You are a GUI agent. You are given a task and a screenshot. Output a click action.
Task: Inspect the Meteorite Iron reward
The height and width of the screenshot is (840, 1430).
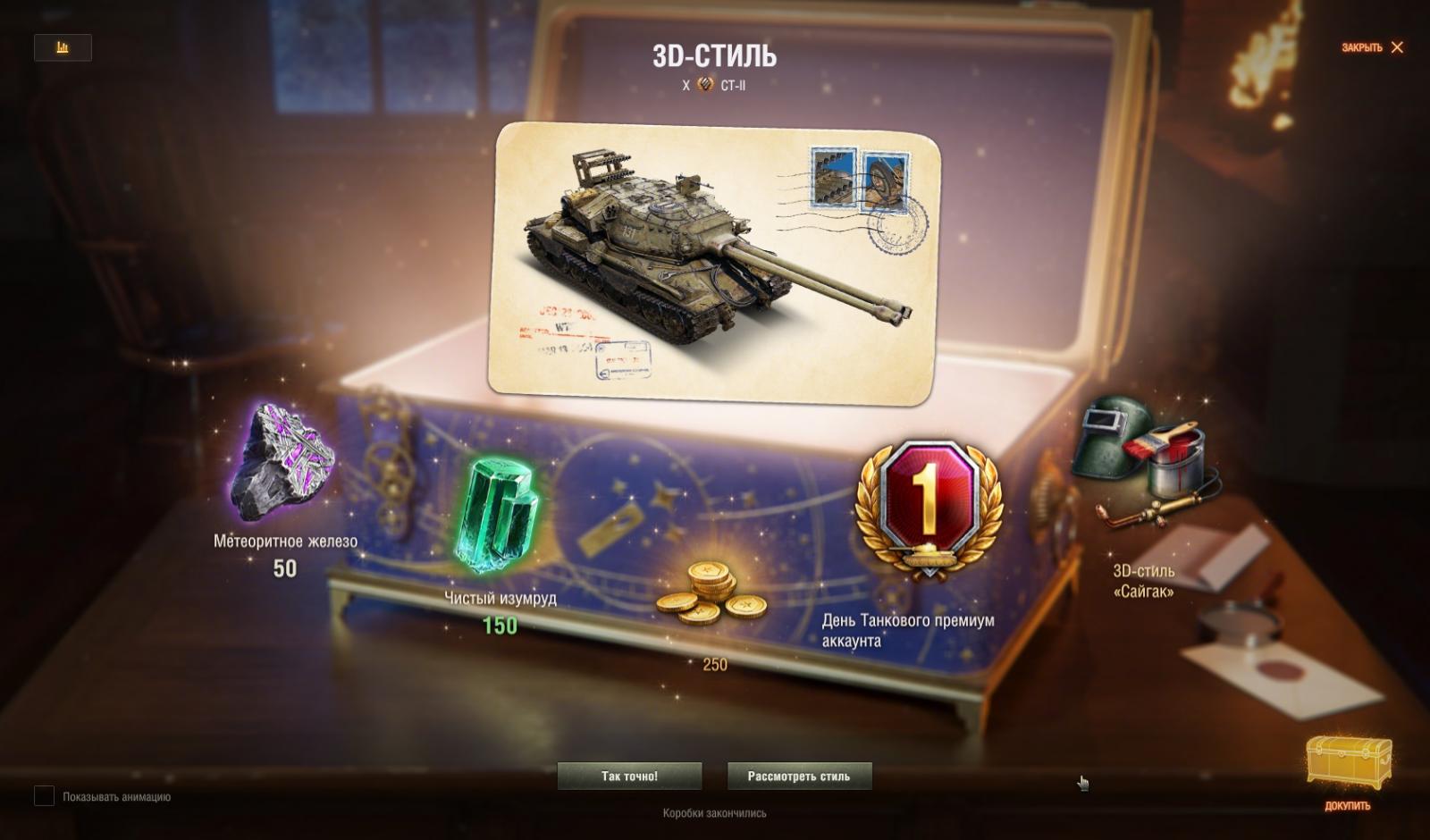tap(282, 462)
